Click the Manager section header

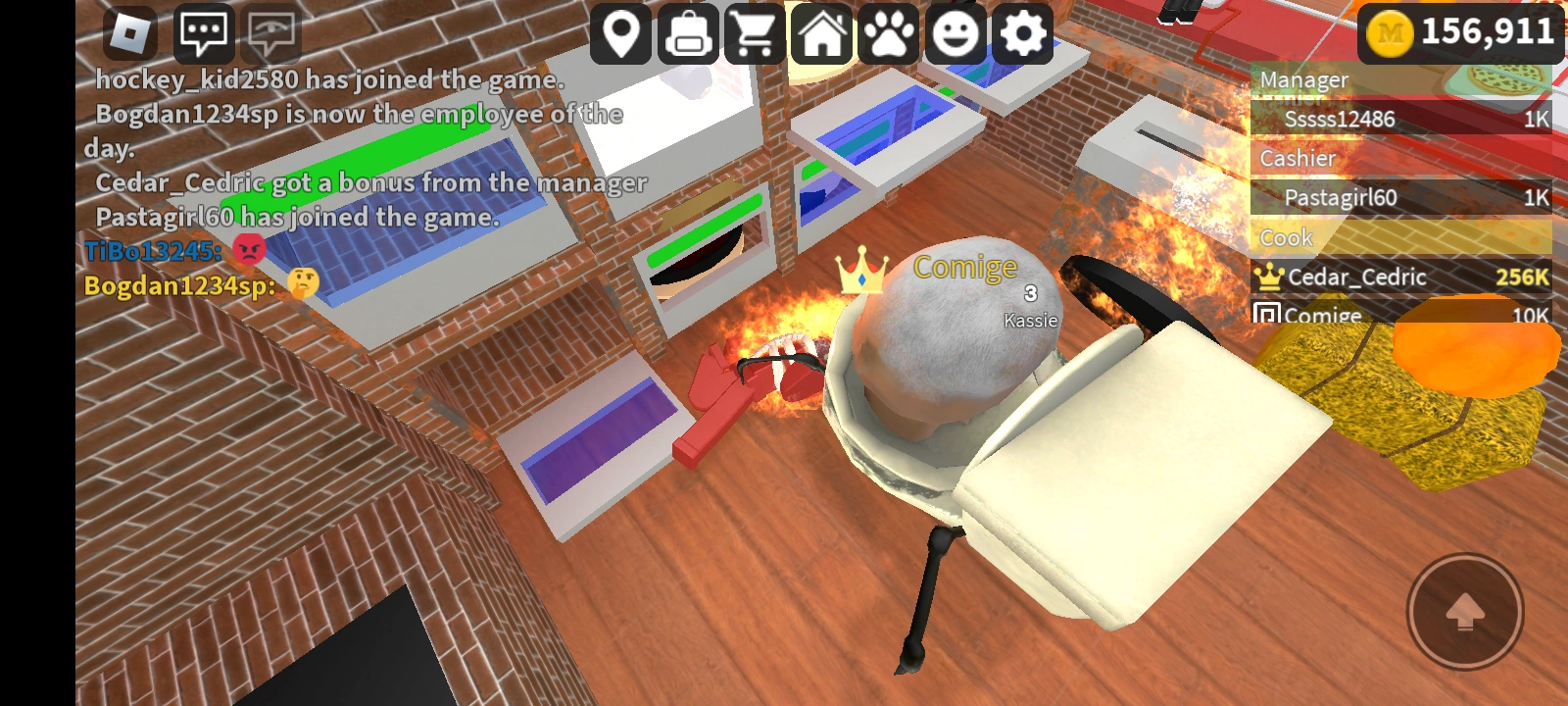click(1303, 79)
